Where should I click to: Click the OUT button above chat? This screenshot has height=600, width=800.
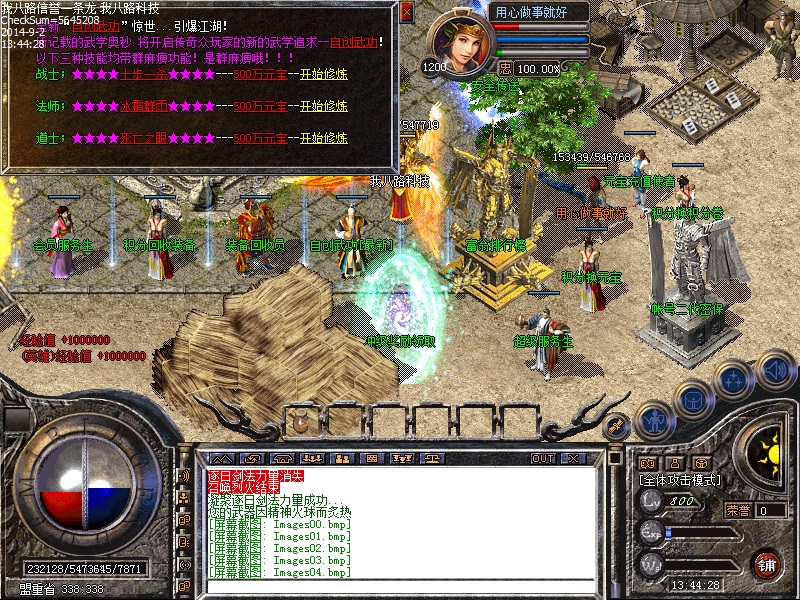coord(543,458)
